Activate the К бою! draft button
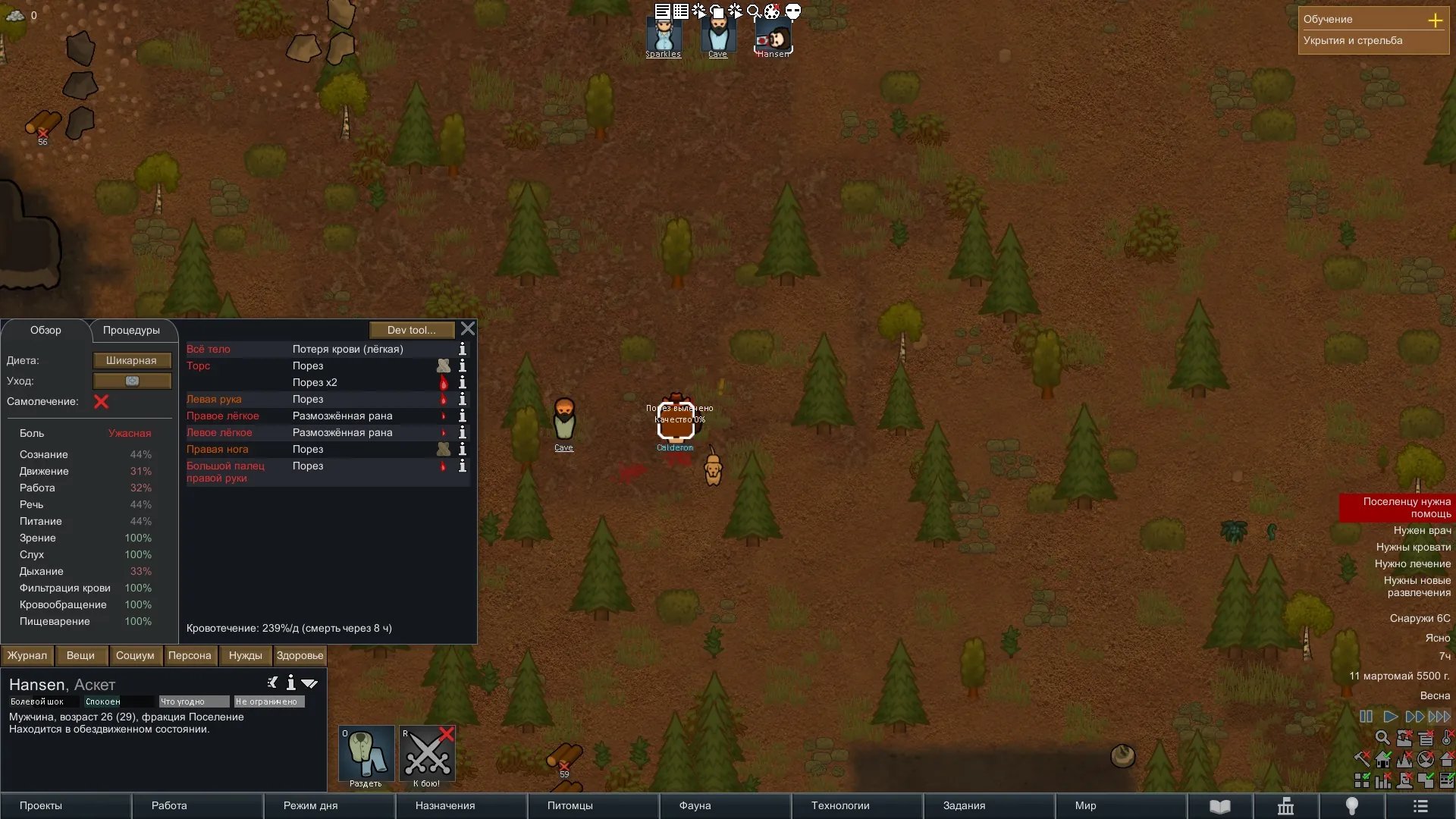 (427, 756)
